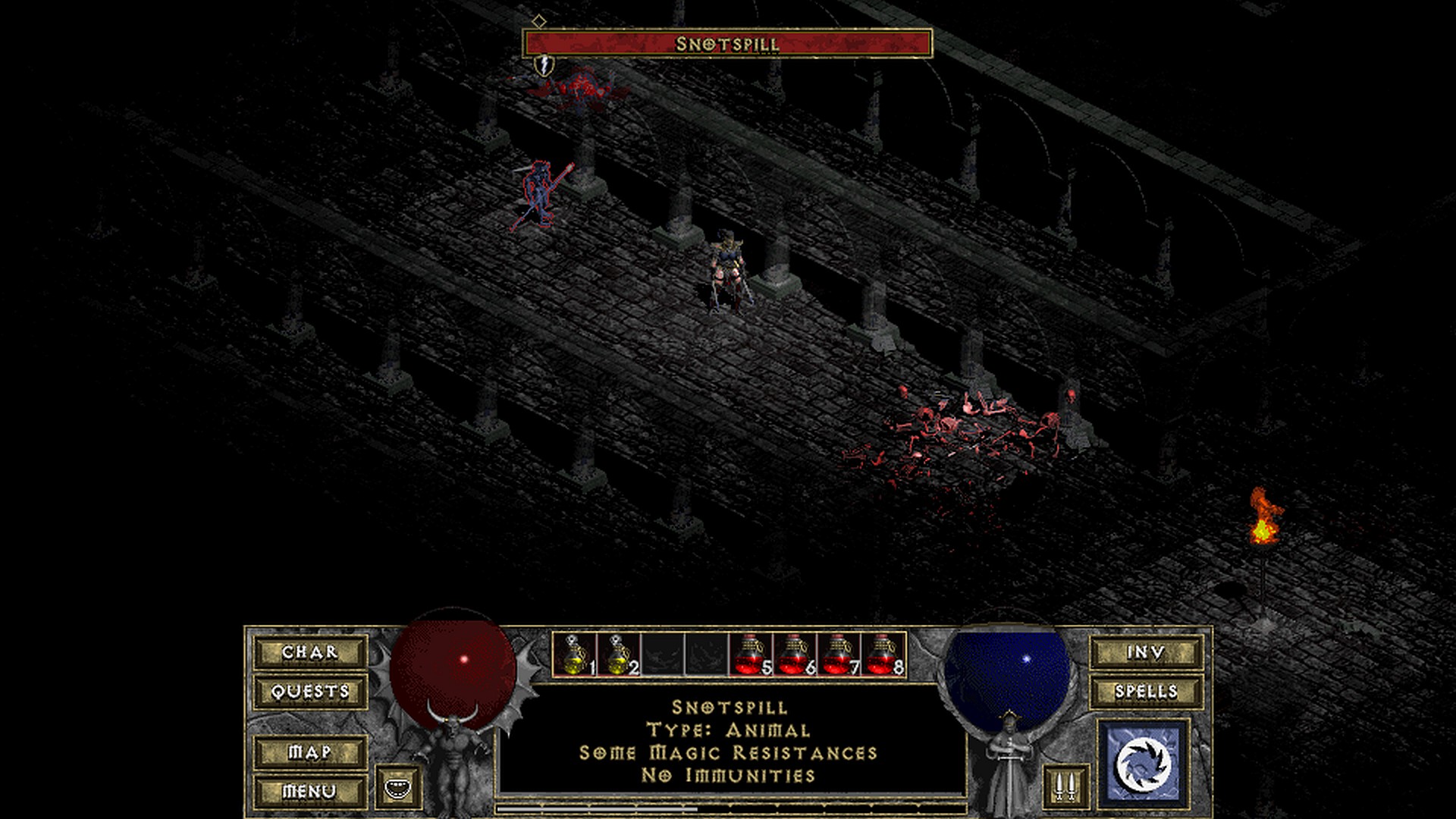Viewport: 1456px width, 819px height.
Task: Drink the red healing potion in slot 6
Action: coord(795,654)
